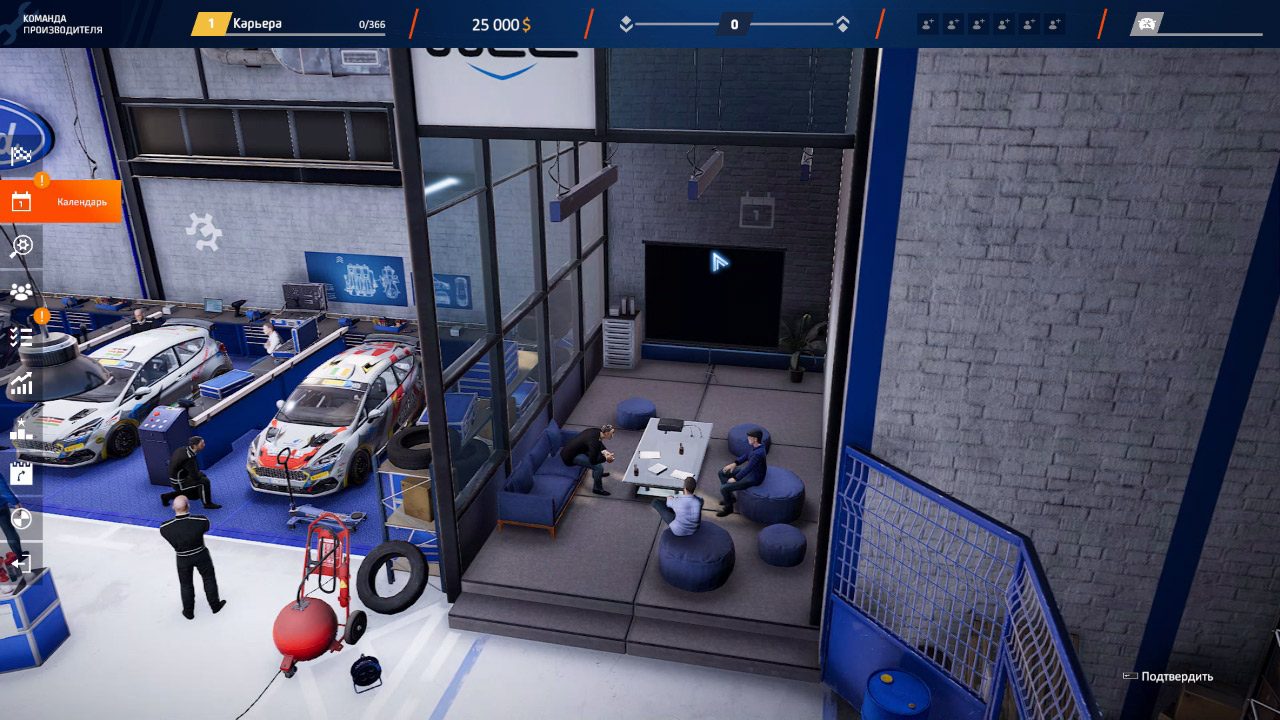
Task: Open the checkered flag race events icon
Action: [x=21, y=156]
